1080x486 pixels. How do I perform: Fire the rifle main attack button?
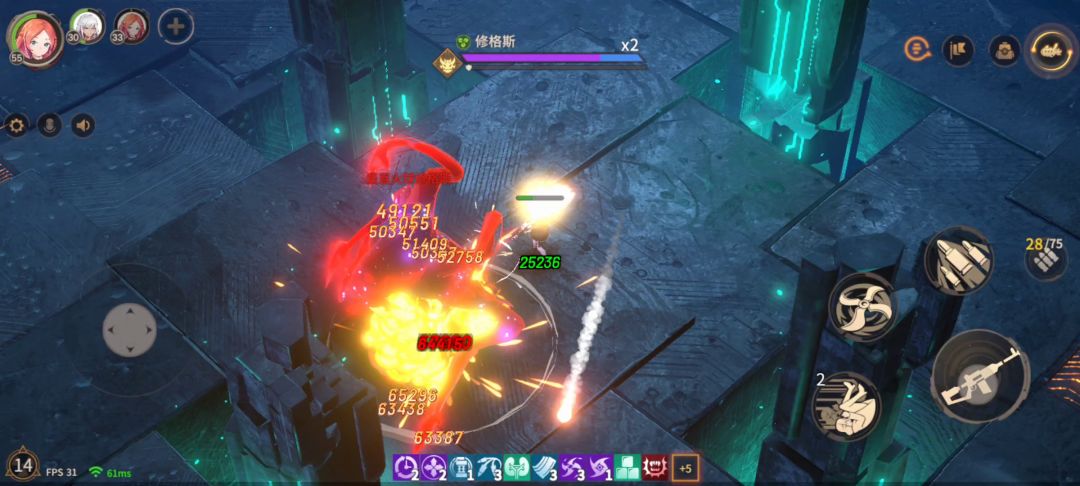979,376
